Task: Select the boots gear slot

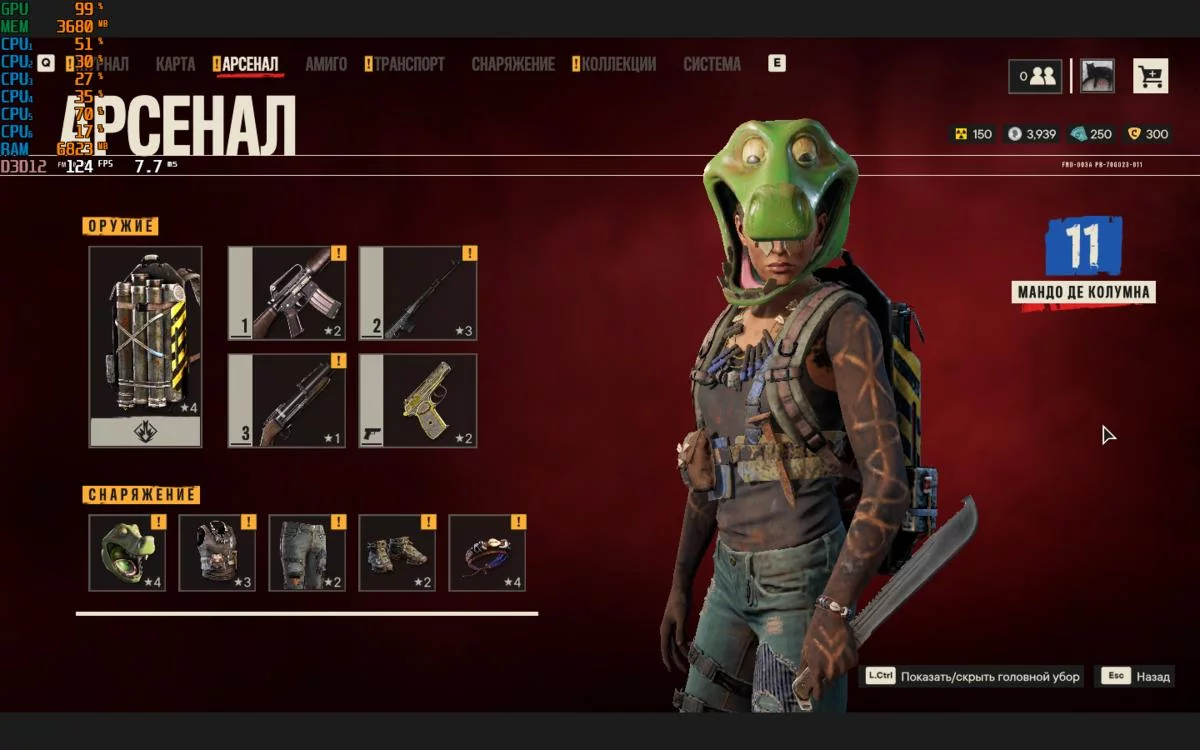Action: tap(397, 553)
